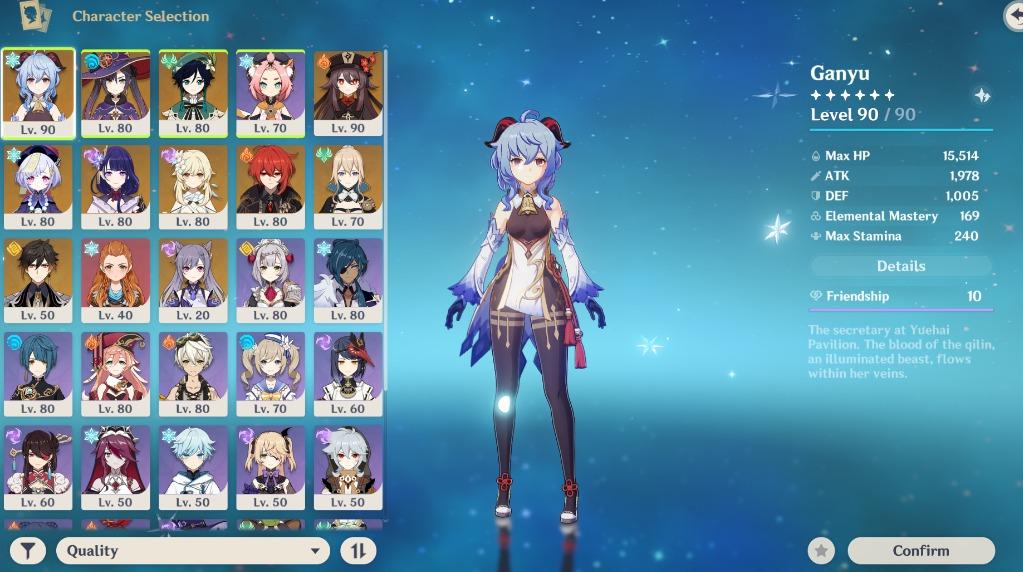1023x572 pixels.
Task: Close the Character Selection screen
Action: click(1014, 15)
